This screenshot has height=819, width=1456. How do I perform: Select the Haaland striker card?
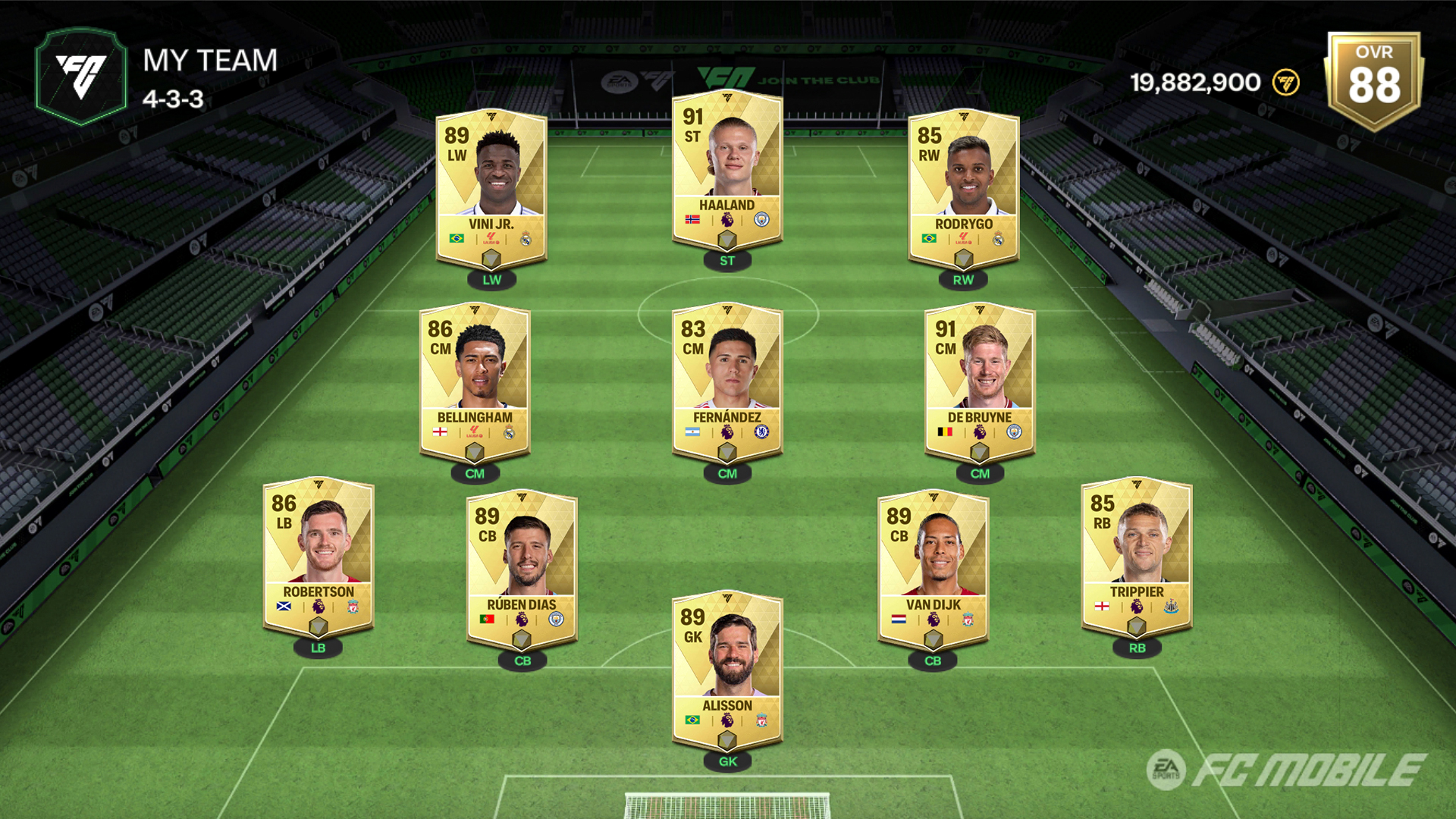pyautogui.click(x=726, y=171)
